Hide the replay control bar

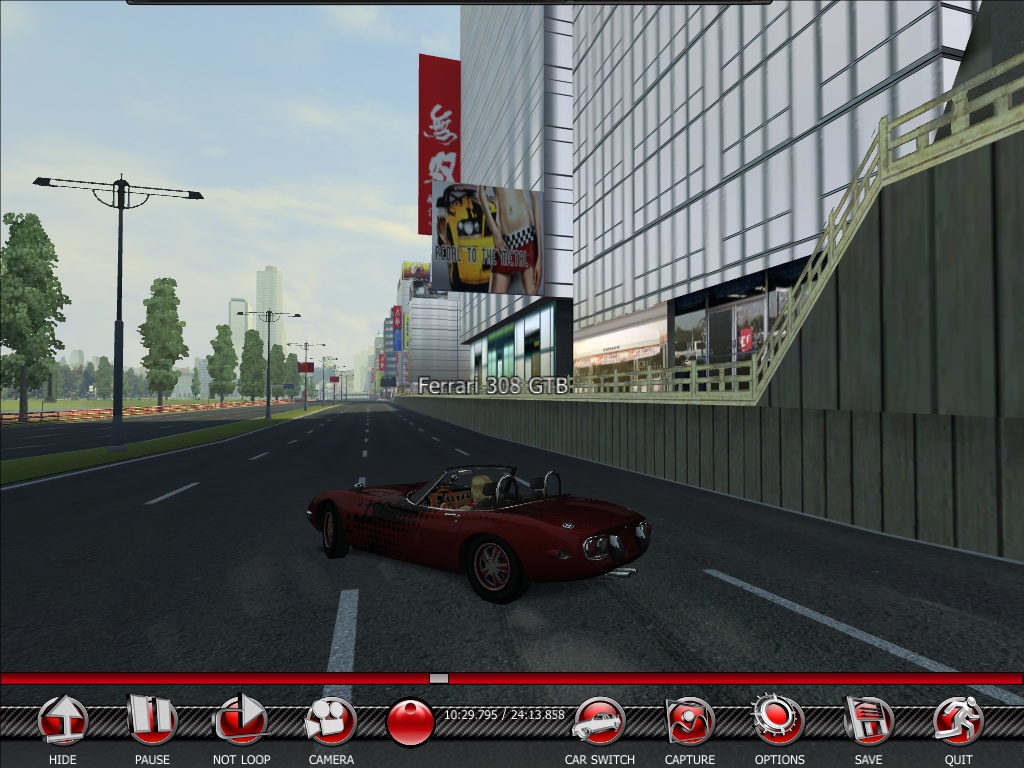pos(63,721)
